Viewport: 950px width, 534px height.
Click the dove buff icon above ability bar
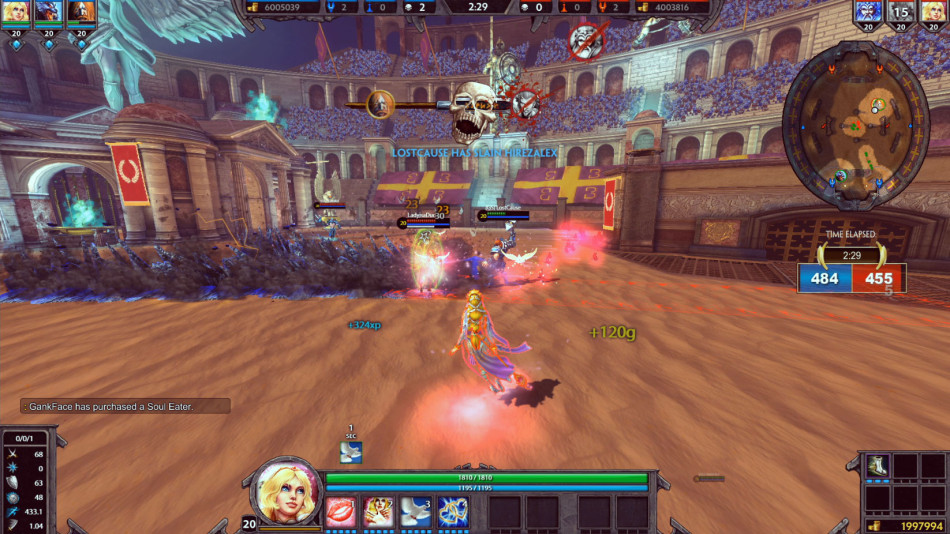click(x=351, y=452)
